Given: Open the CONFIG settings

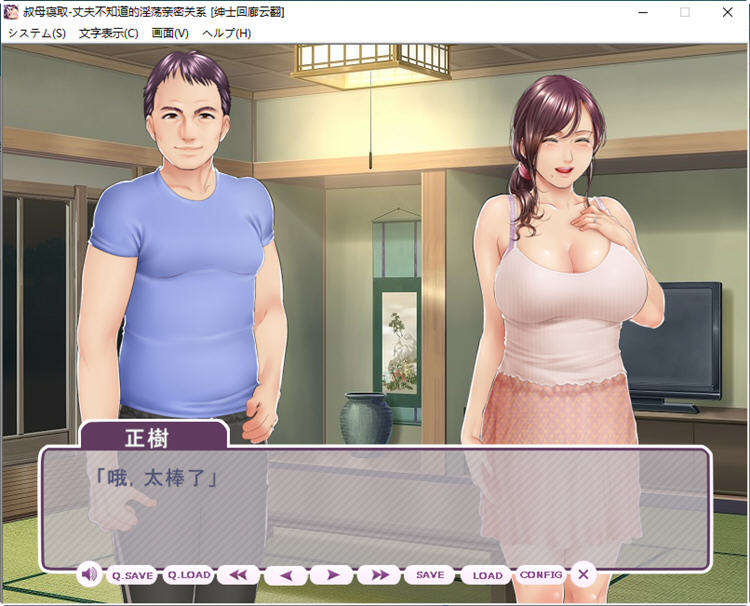Looking at the screenshot, I should click(x=541, y=575).
